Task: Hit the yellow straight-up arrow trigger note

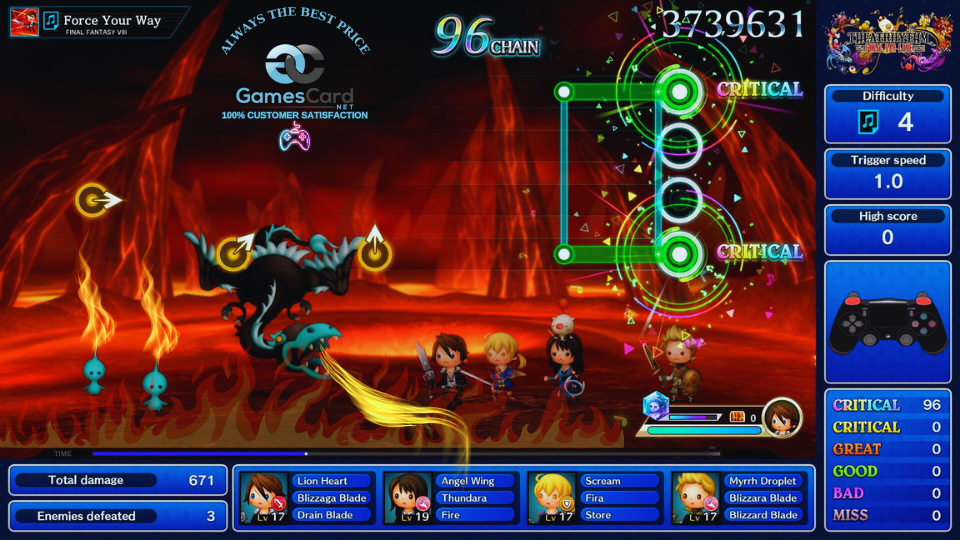Action: pos(375,252)
